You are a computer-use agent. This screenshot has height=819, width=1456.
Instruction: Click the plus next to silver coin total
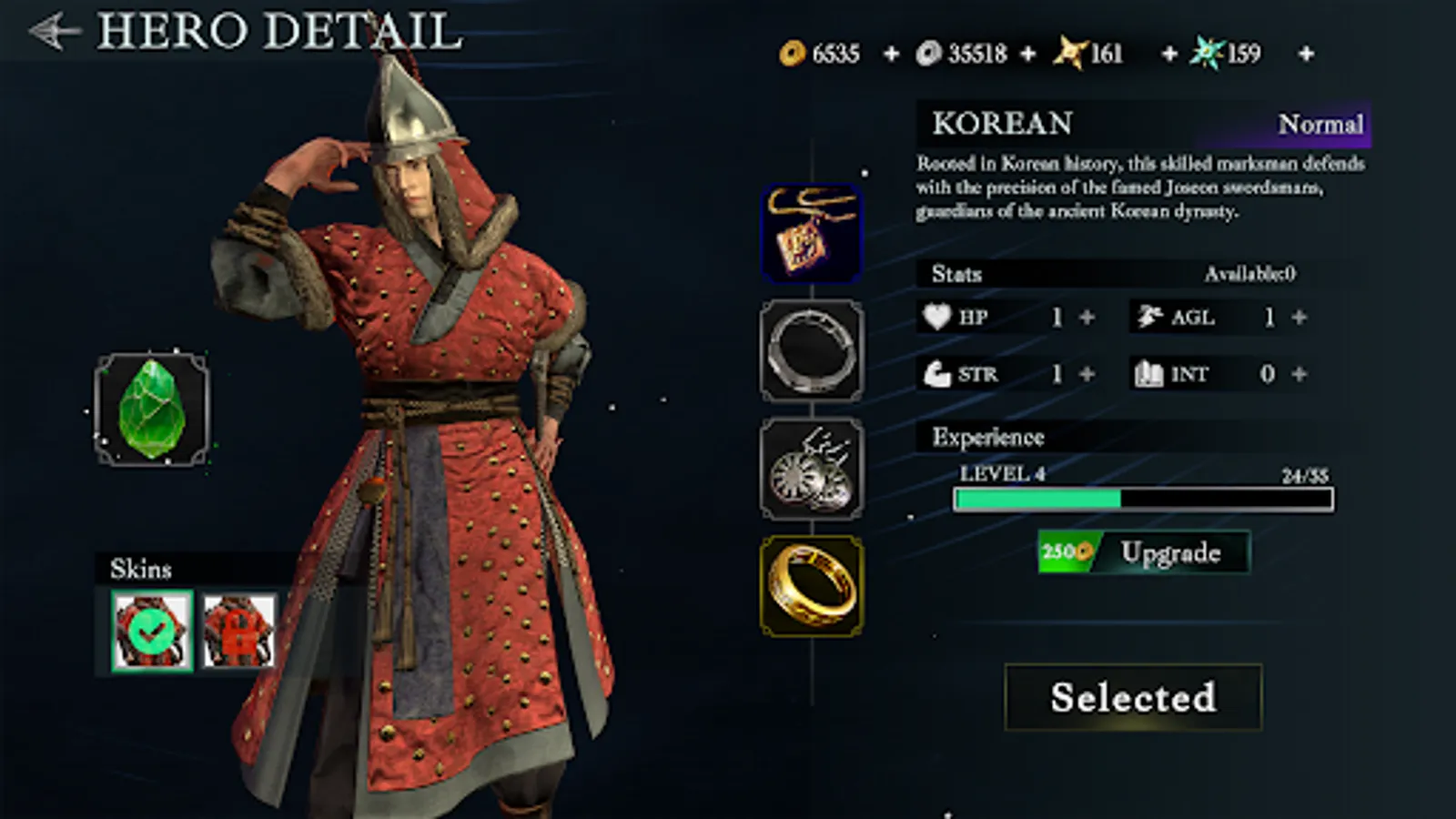pyautogui.click(x=1028, y=54)
